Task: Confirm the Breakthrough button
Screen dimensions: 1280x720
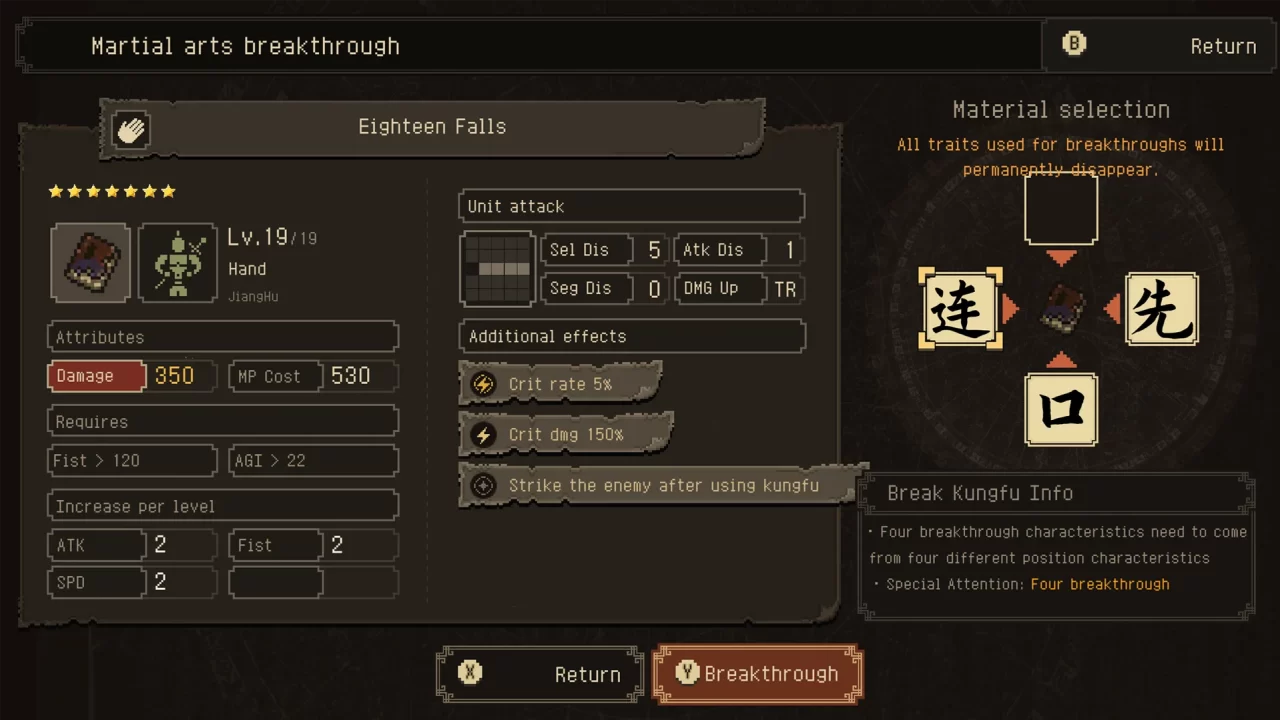Action: point(757,674)
